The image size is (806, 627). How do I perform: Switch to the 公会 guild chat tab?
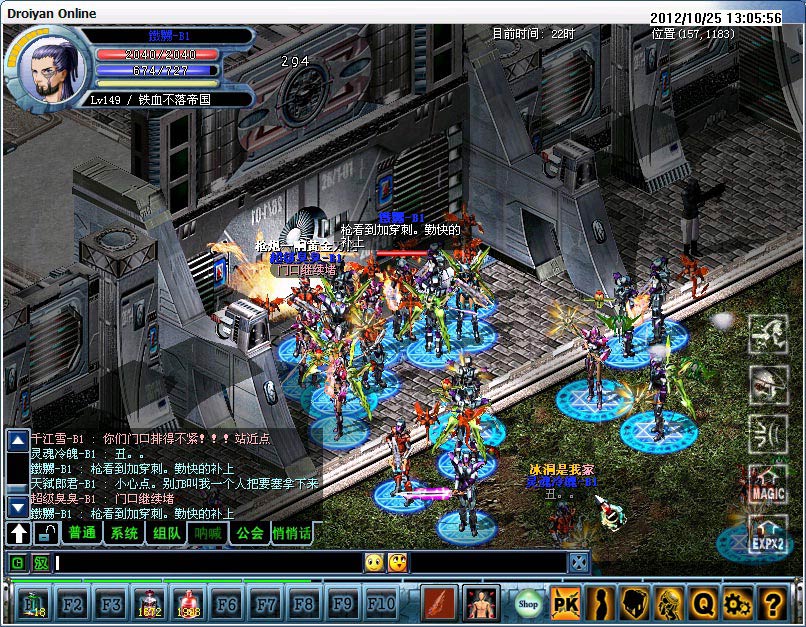[x=249, y=533]
